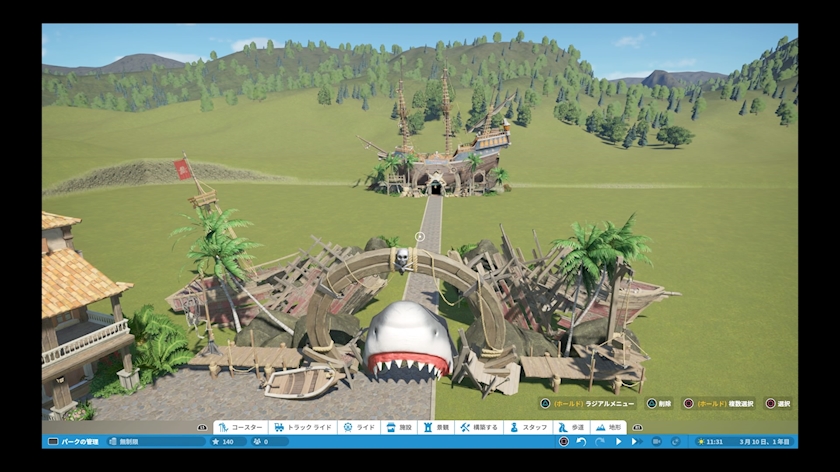Click the redo arrow button
The height and width of the screenshot is (472, 840).
tap(599, 441)
